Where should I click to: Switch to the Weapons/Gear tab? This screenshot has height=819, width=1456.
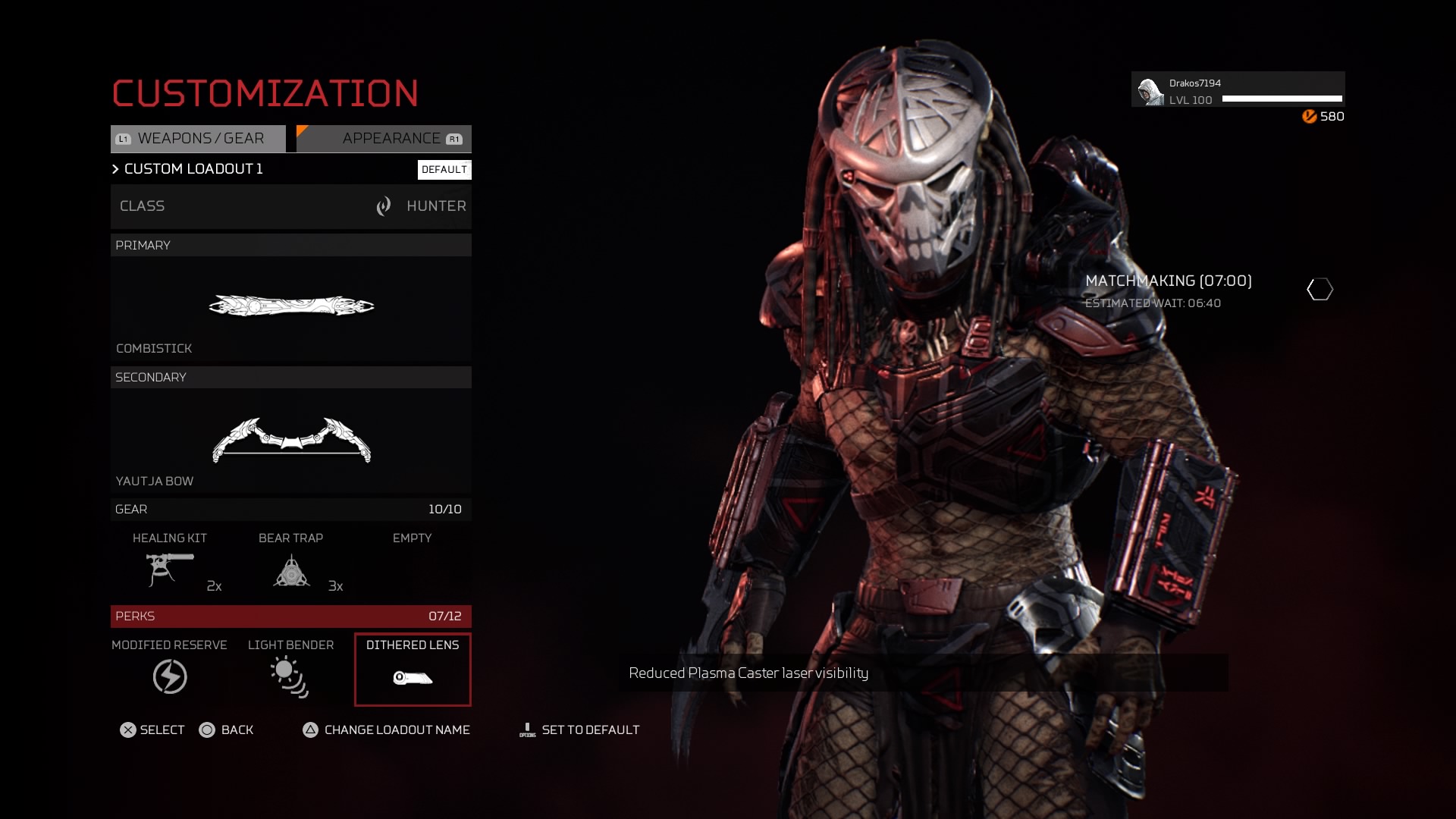199,139
